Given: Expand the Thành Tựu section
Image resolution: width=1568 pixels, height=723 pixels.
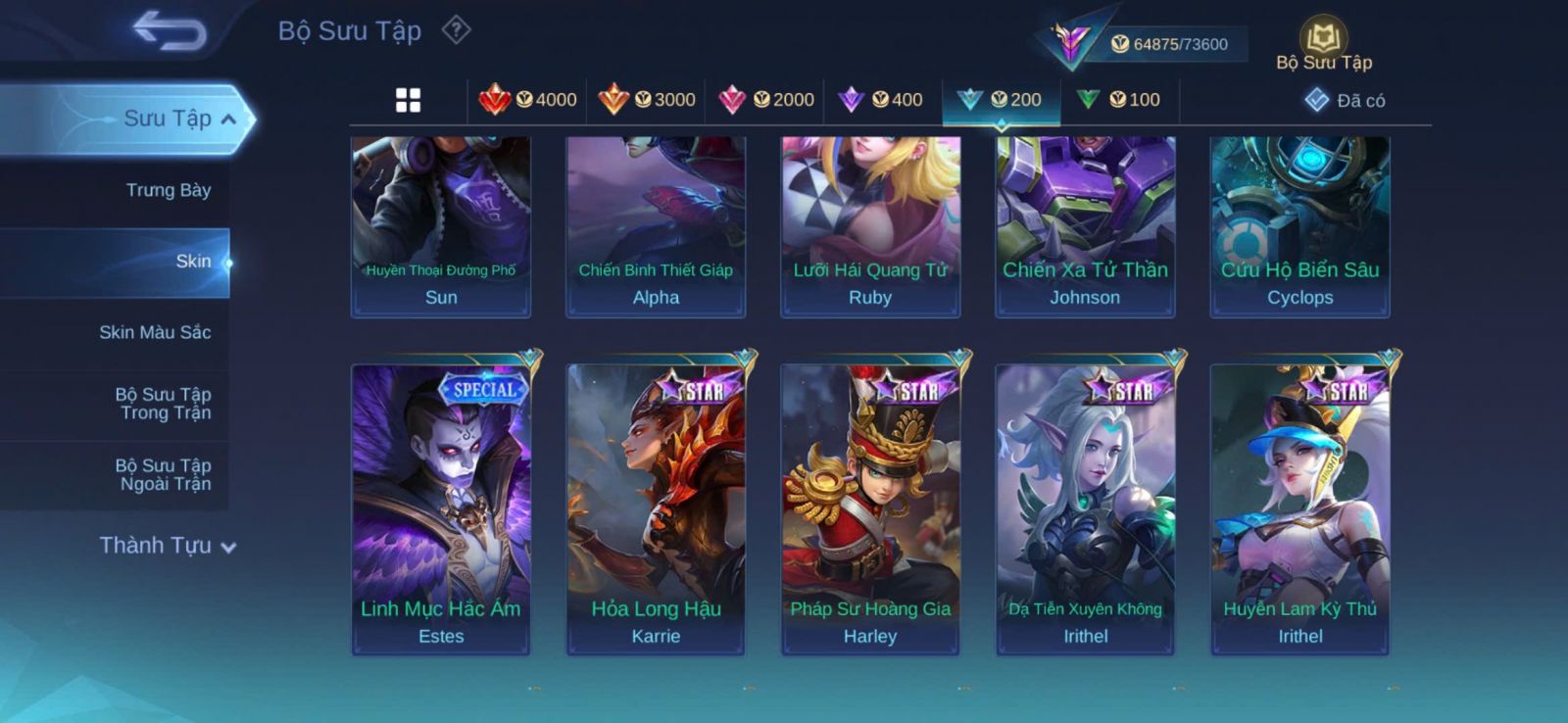Looking at the screenshot, I should (168, 546).
